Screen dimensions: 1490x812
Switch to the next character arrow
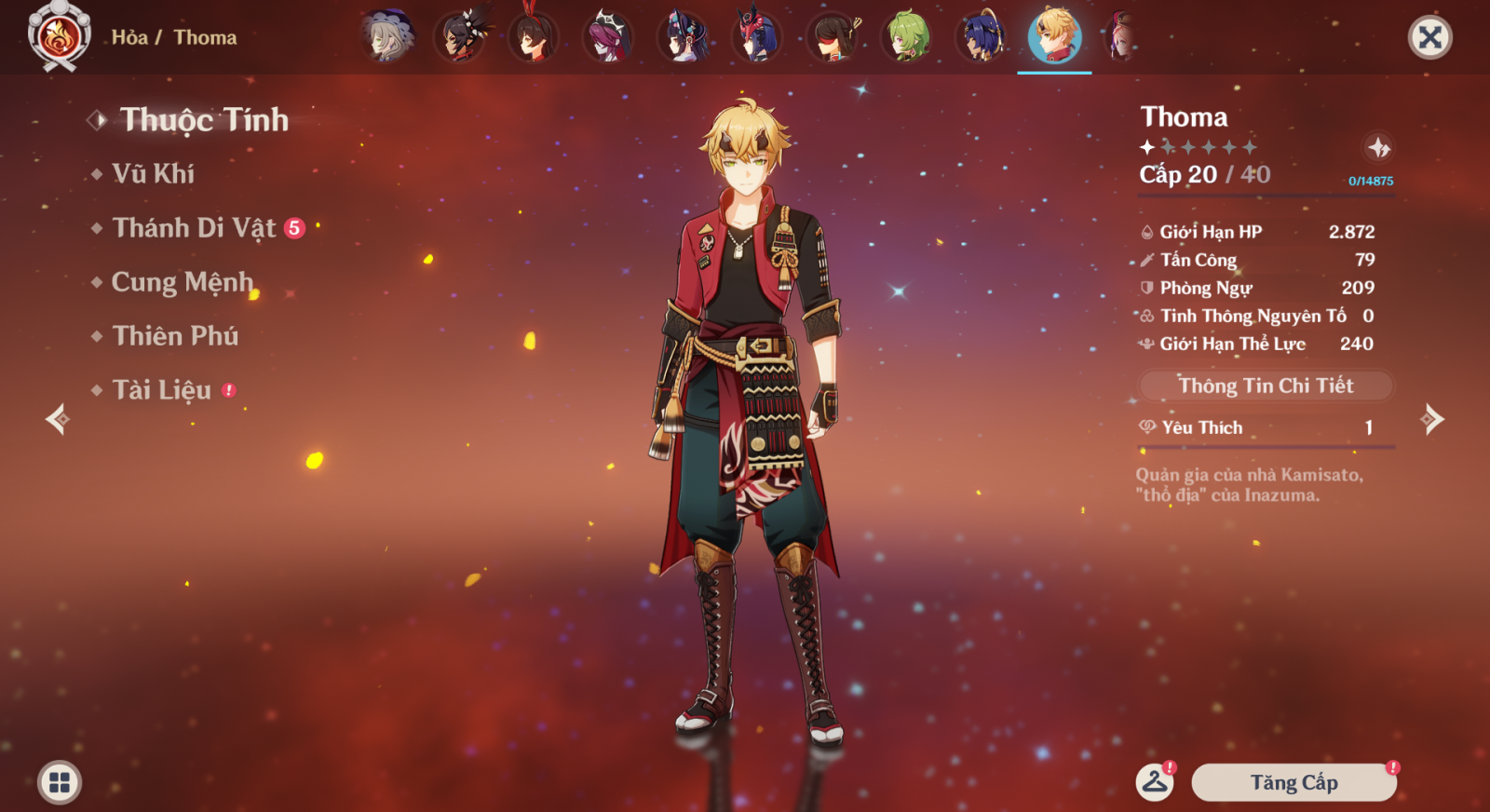click(1432, 419)
